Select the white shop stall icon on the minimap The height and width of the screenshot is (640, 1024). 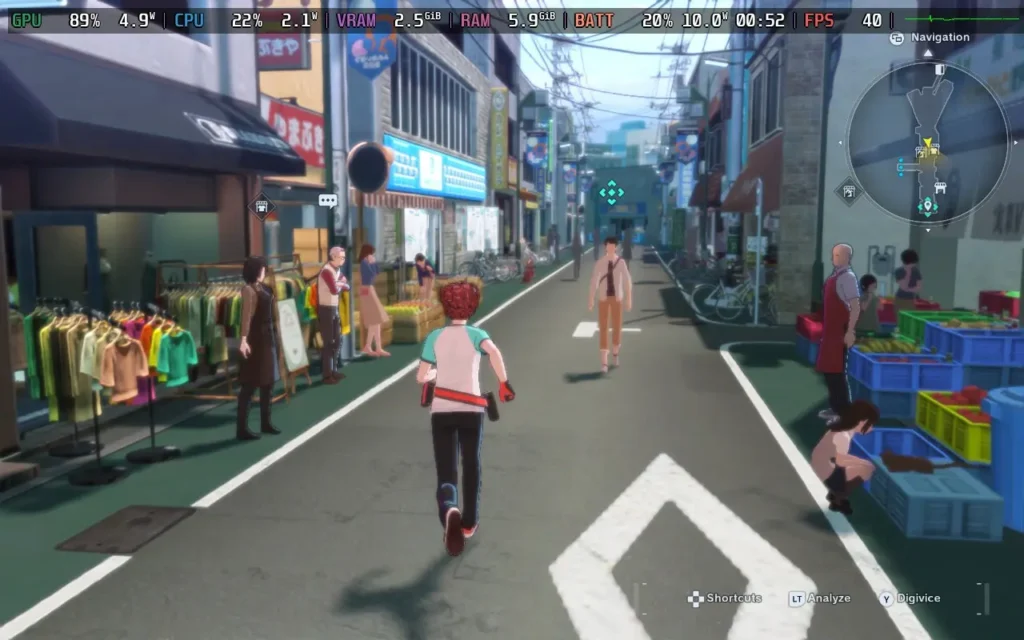tap(939, 187)
